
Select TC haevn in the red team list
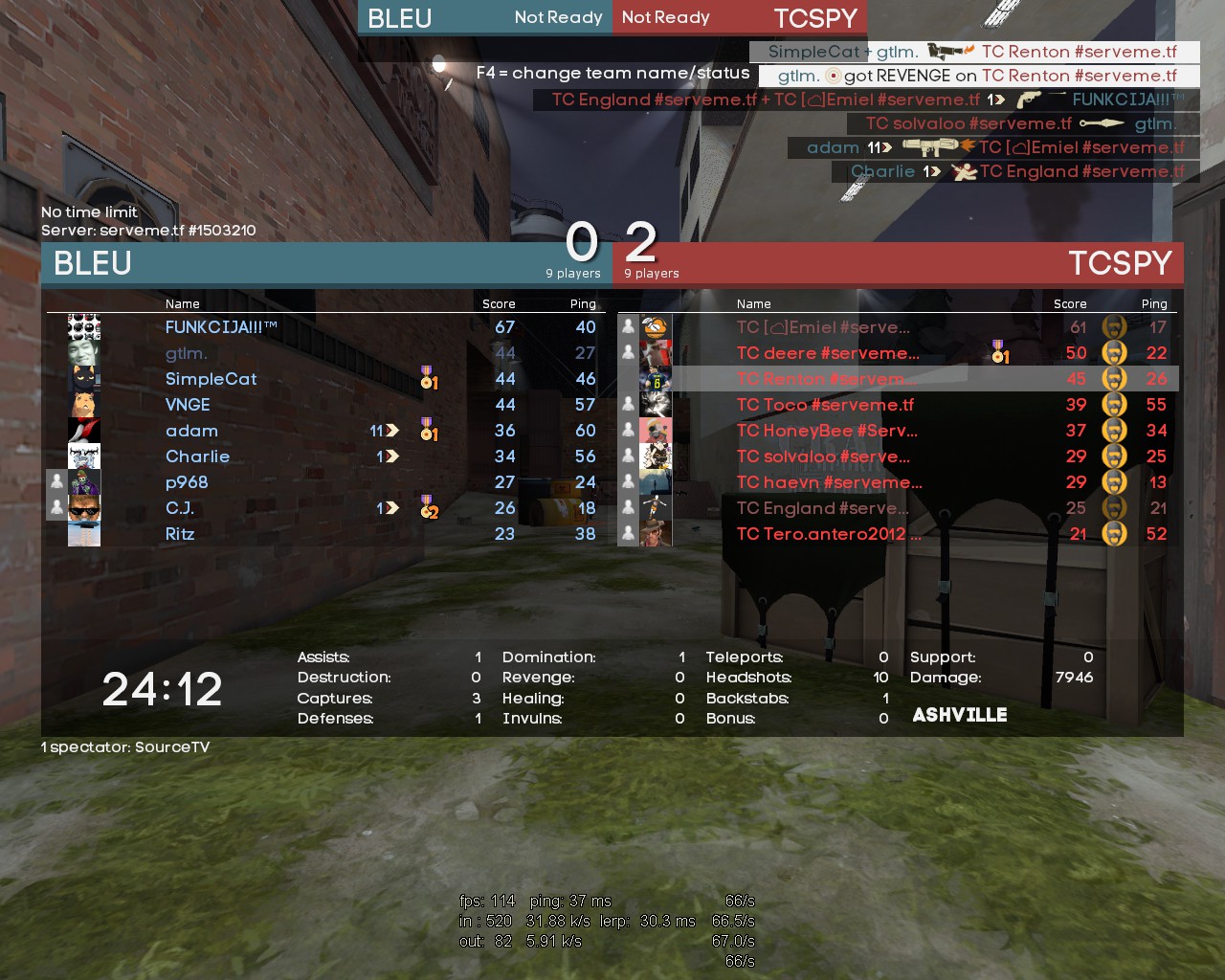(829, 482)
